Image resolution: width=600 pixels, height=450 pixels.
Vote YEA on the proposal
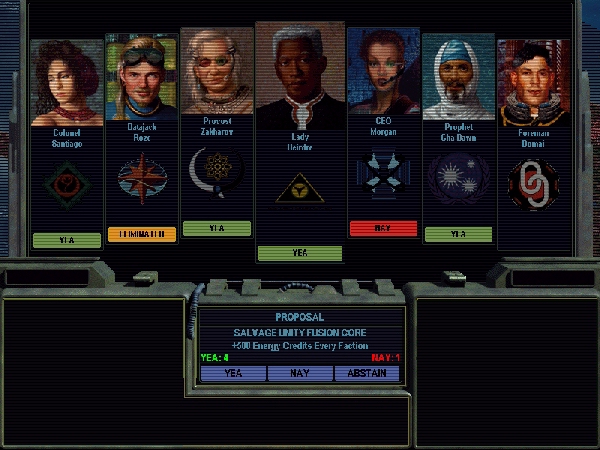pyautogui.click(x=233, y=373)
